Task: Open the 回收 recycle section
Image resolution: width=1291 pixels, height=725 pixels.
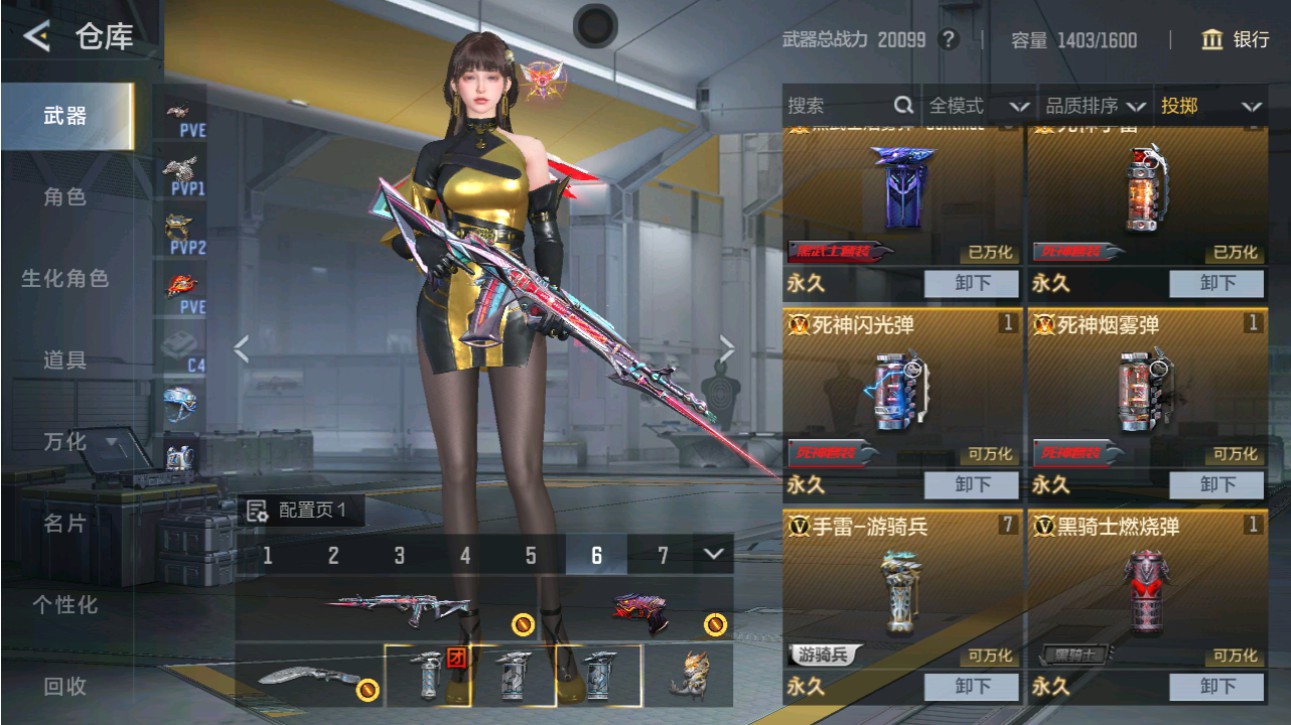Action: coord(65,688)
